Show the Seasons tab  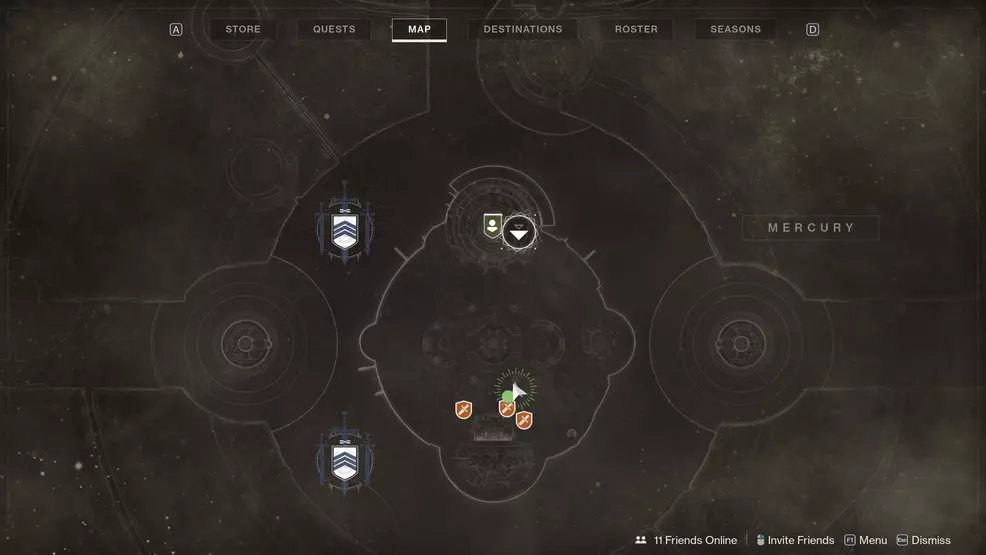point(735,30)
